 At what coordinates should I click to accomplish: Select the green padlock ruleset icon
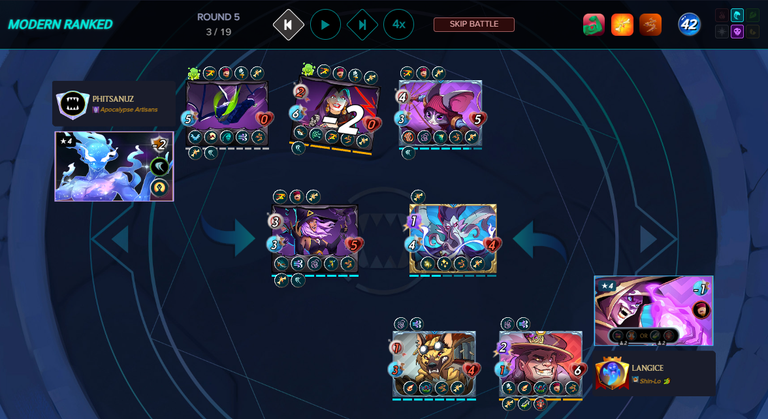coord(594,24)
